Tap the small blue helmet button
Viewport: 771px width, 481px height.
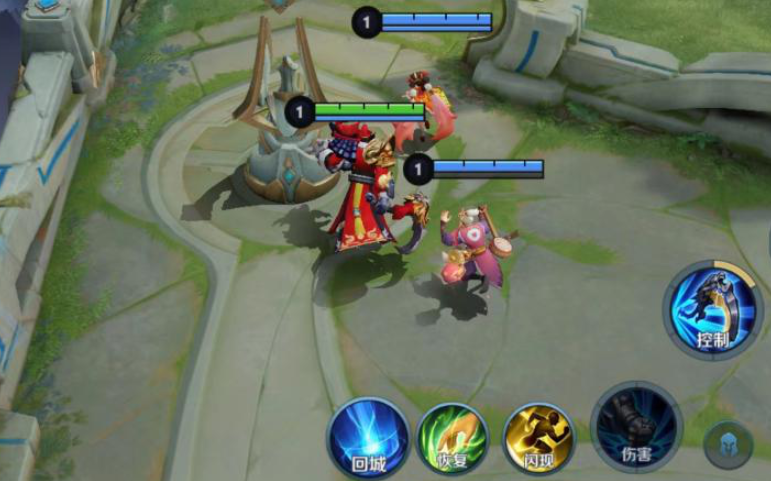pyautogui.click(x=727, y=445)
